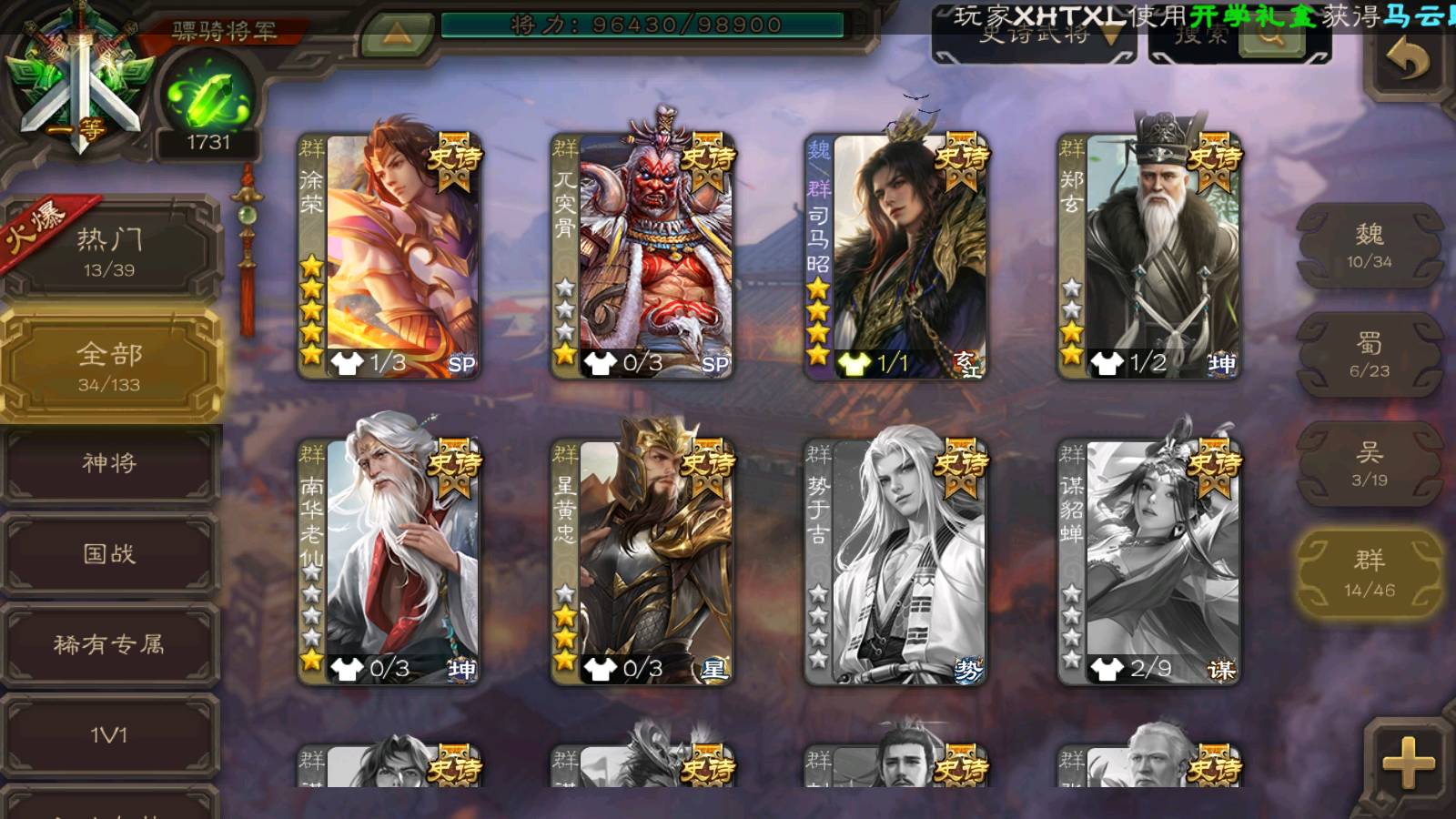Show the 稀有专属 rare exclusive list

(x=109, y=644)
